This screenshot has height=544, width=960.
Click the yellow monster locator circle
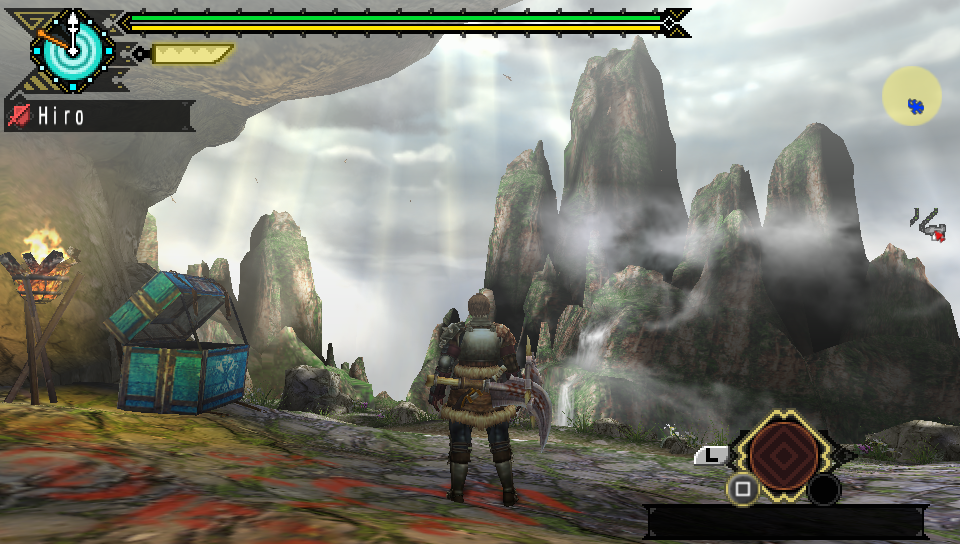coord(911,97)
